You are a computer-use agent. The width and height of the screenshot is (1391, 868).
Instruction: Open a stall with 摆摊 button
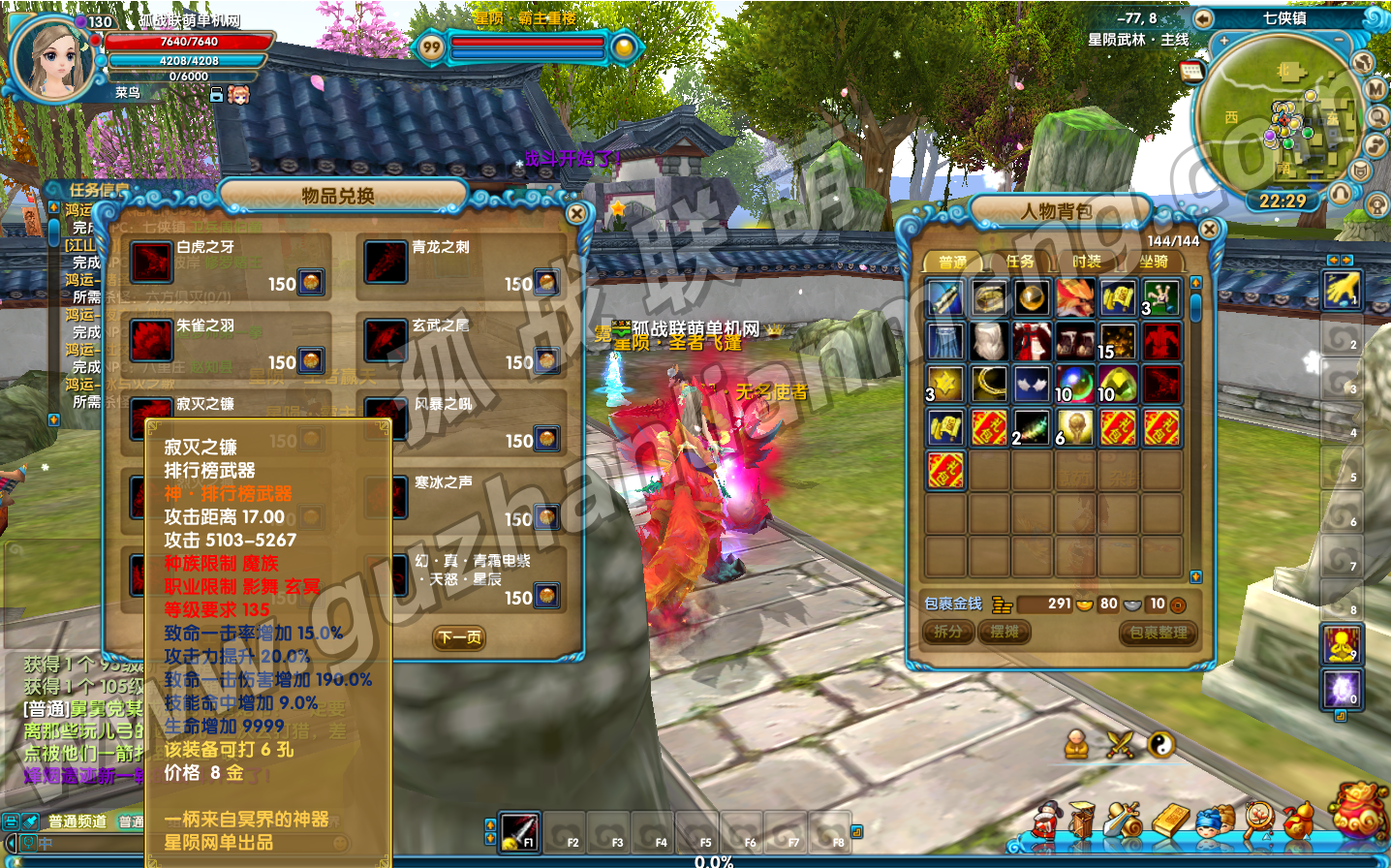(1004, 632)
